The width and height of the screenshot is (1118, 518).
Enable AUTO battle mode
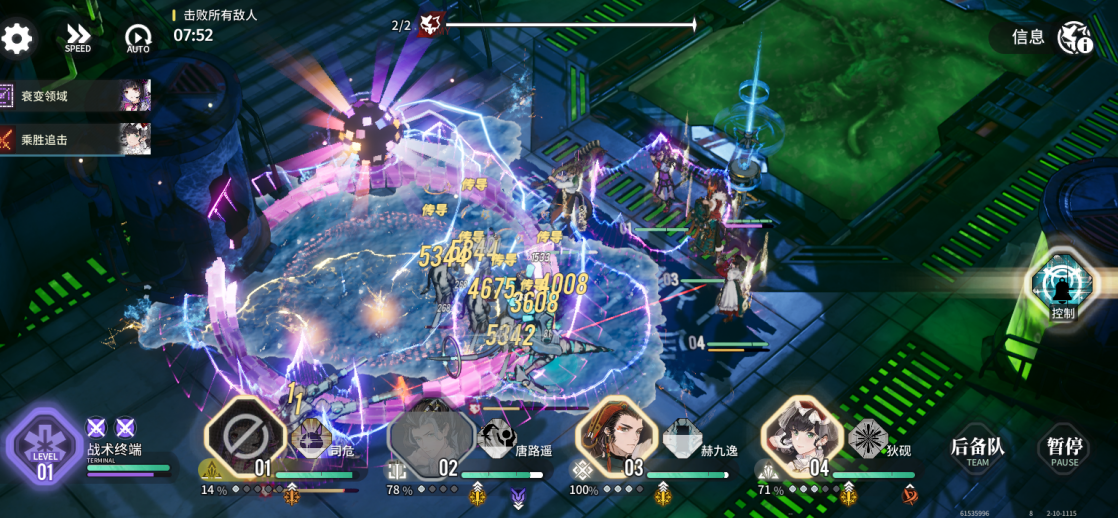[138, 39]
